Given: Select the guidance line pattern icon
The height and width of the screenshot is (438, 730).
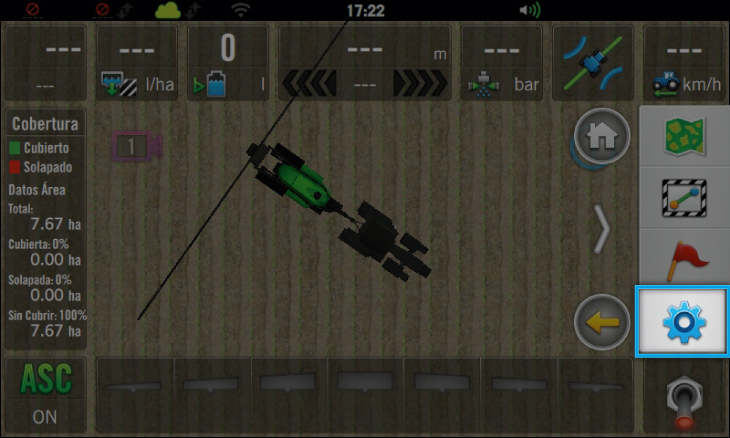Looking at the screenshot, I should coord(685,197).
